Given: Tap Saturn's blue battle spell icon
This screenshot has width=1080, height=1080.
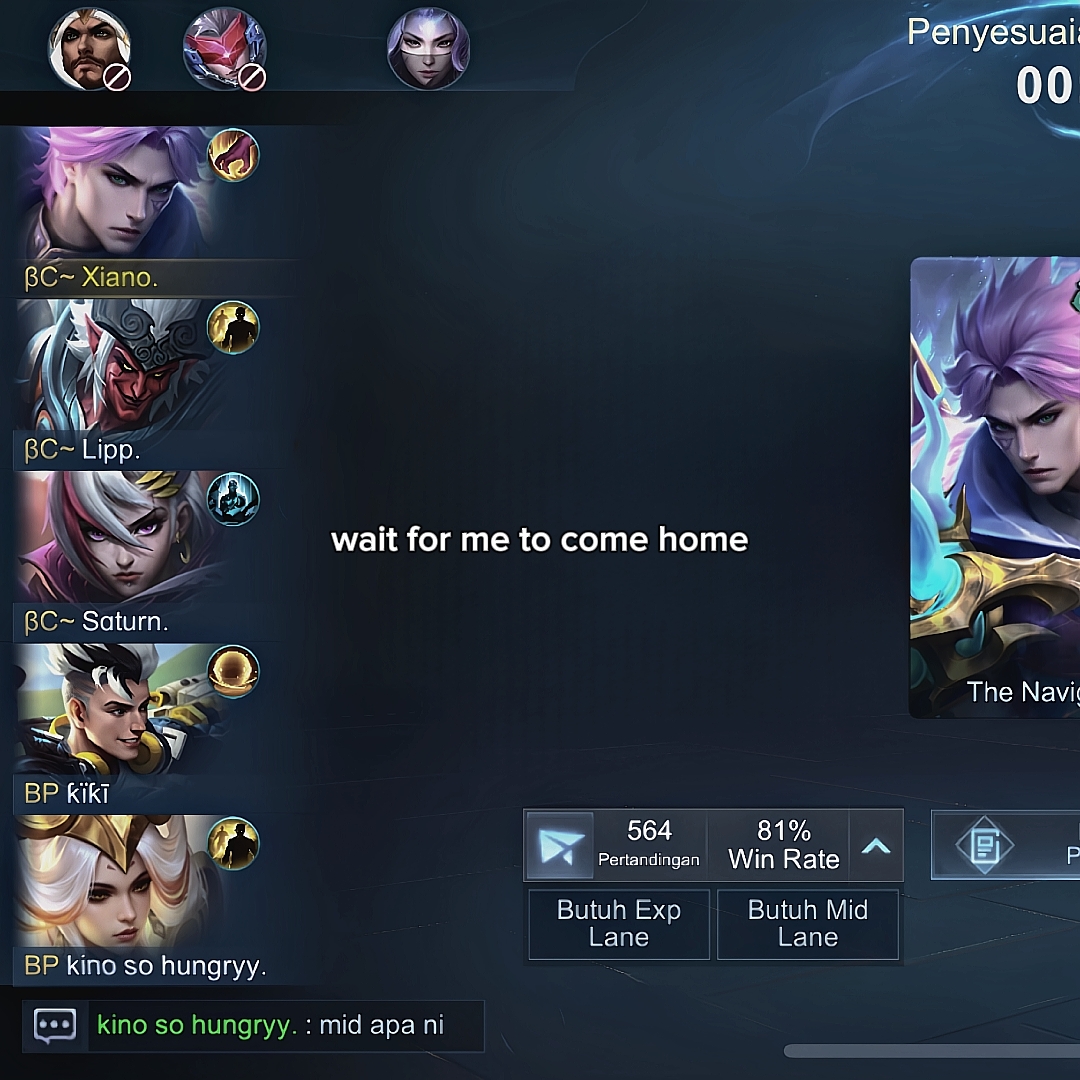Looking at the screenshot, I should point(233,499).
